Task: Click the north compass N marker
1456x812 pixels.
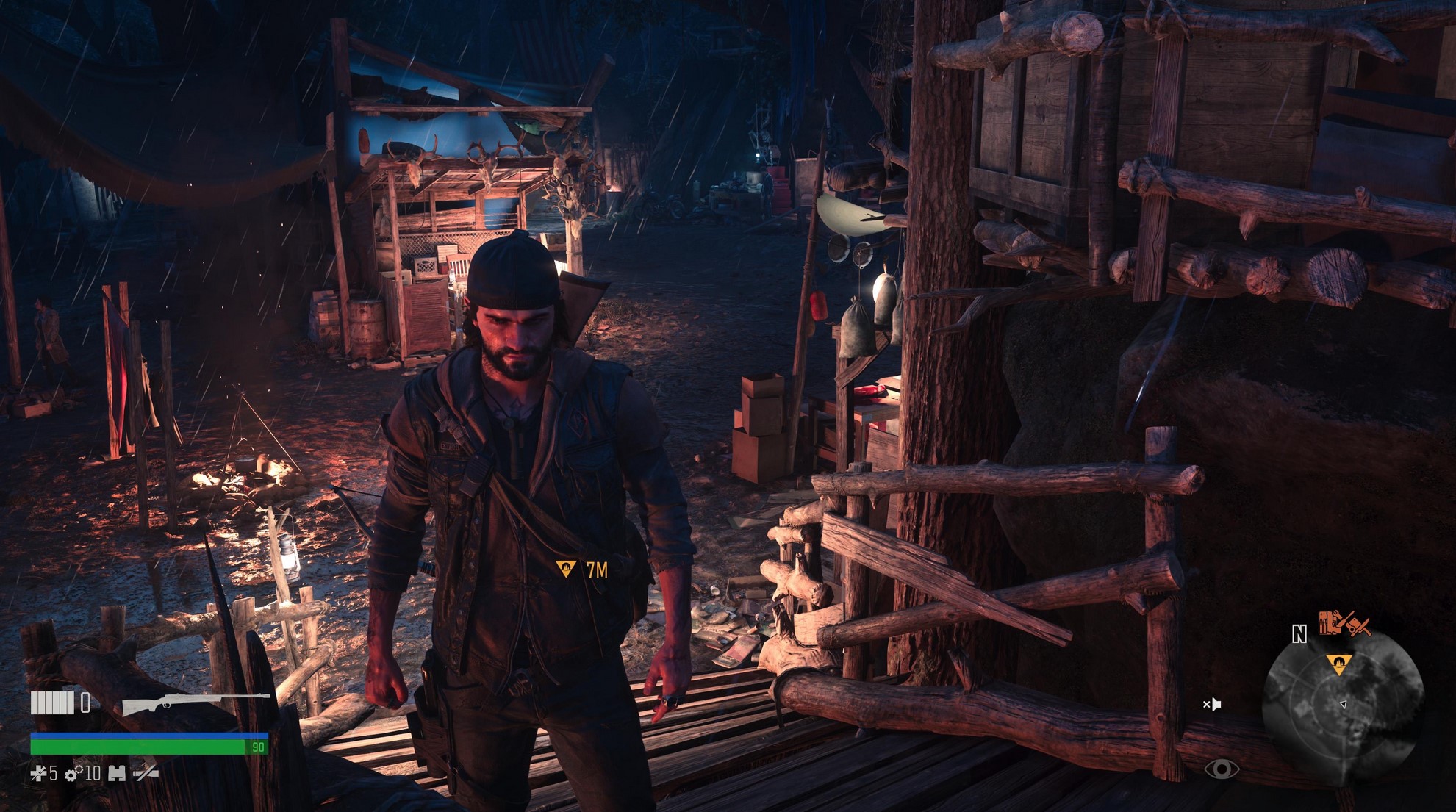Action: (1299, 634)
